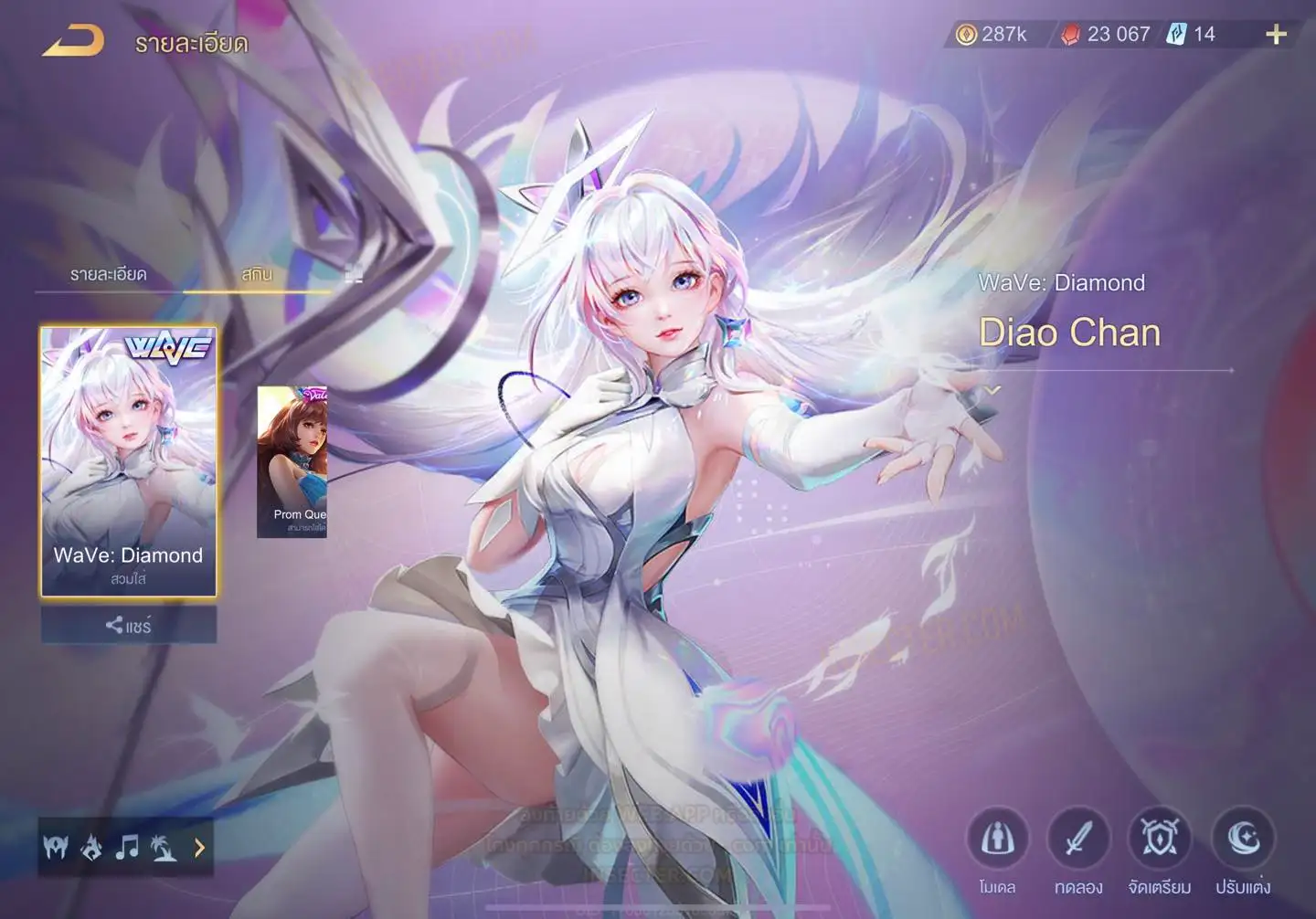Share the skin with the แชร์ button
1316x919 pixels.
(129, 626)
